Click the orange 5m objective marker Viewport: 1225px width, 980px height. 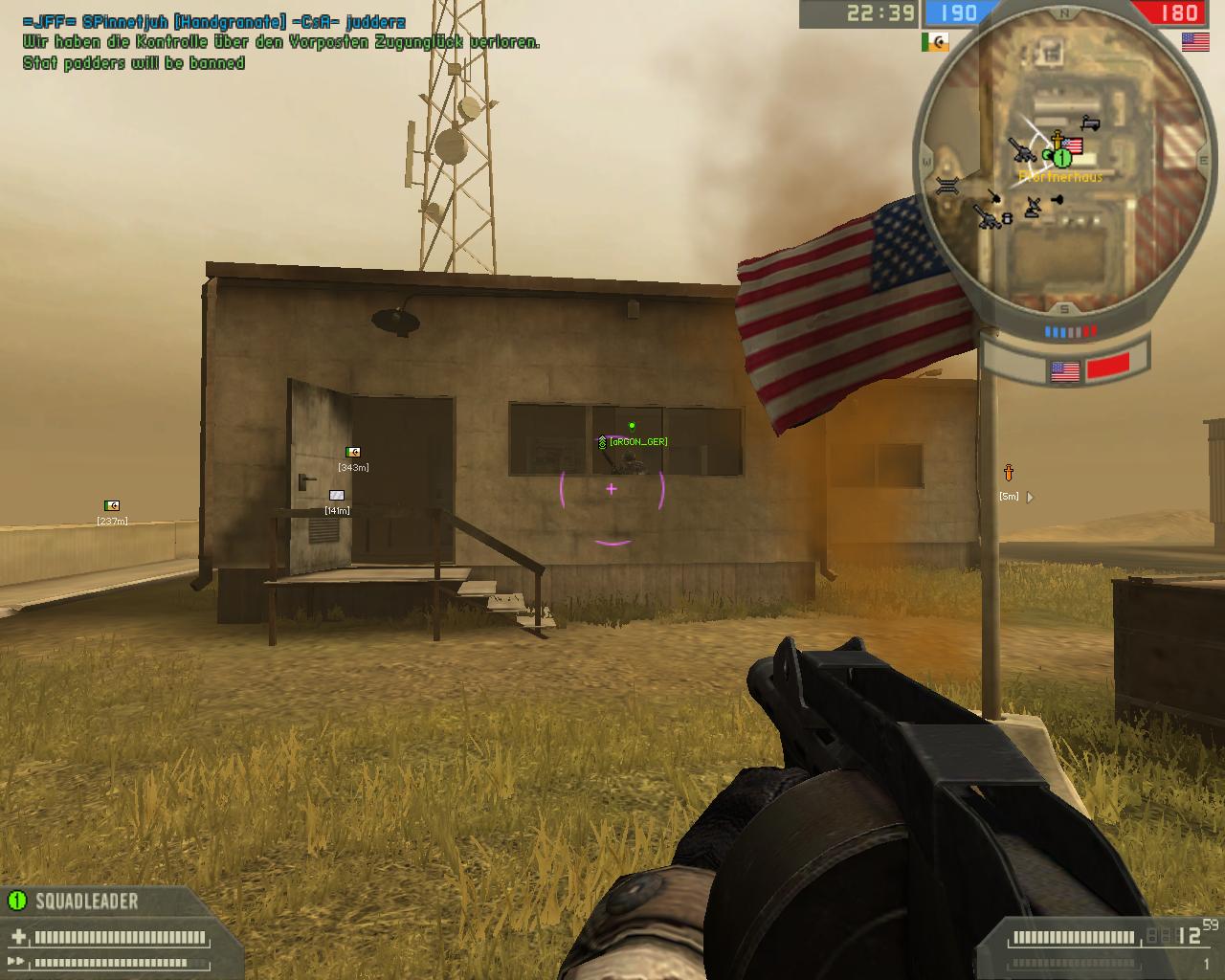1008,473
